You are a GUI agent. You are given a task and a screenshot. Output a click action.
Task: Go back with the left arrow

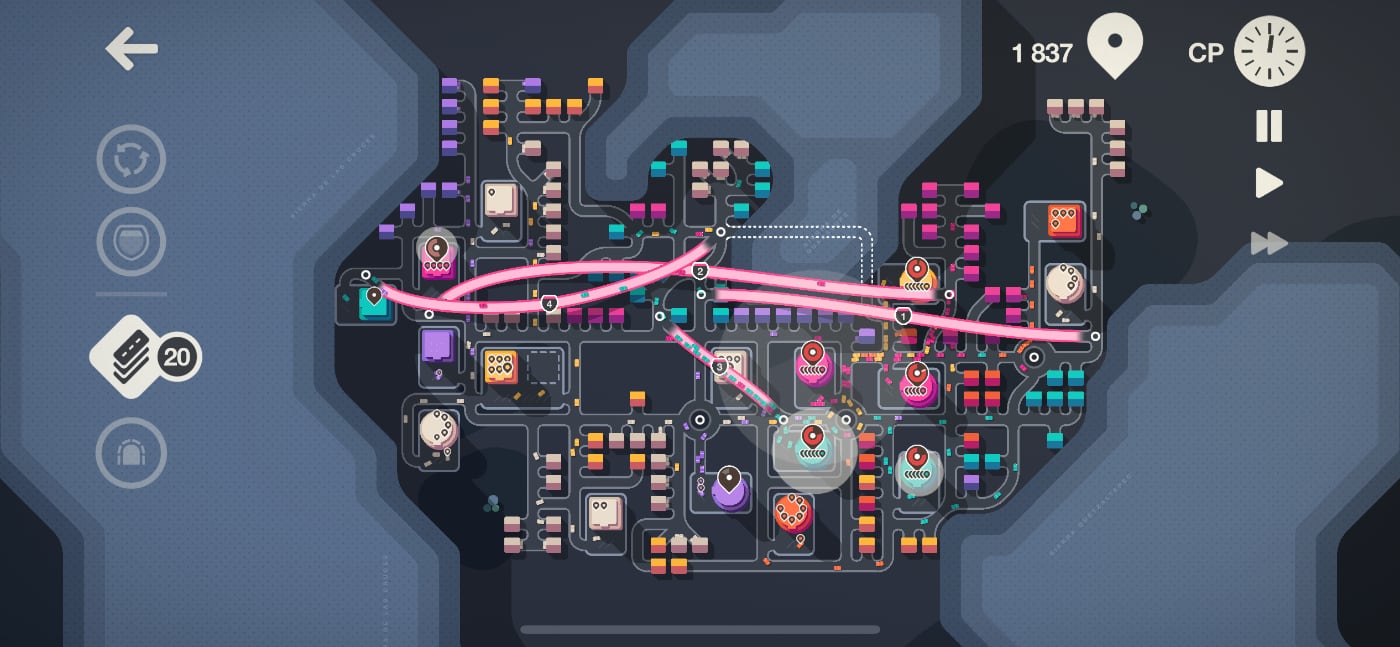pos(132,49)
